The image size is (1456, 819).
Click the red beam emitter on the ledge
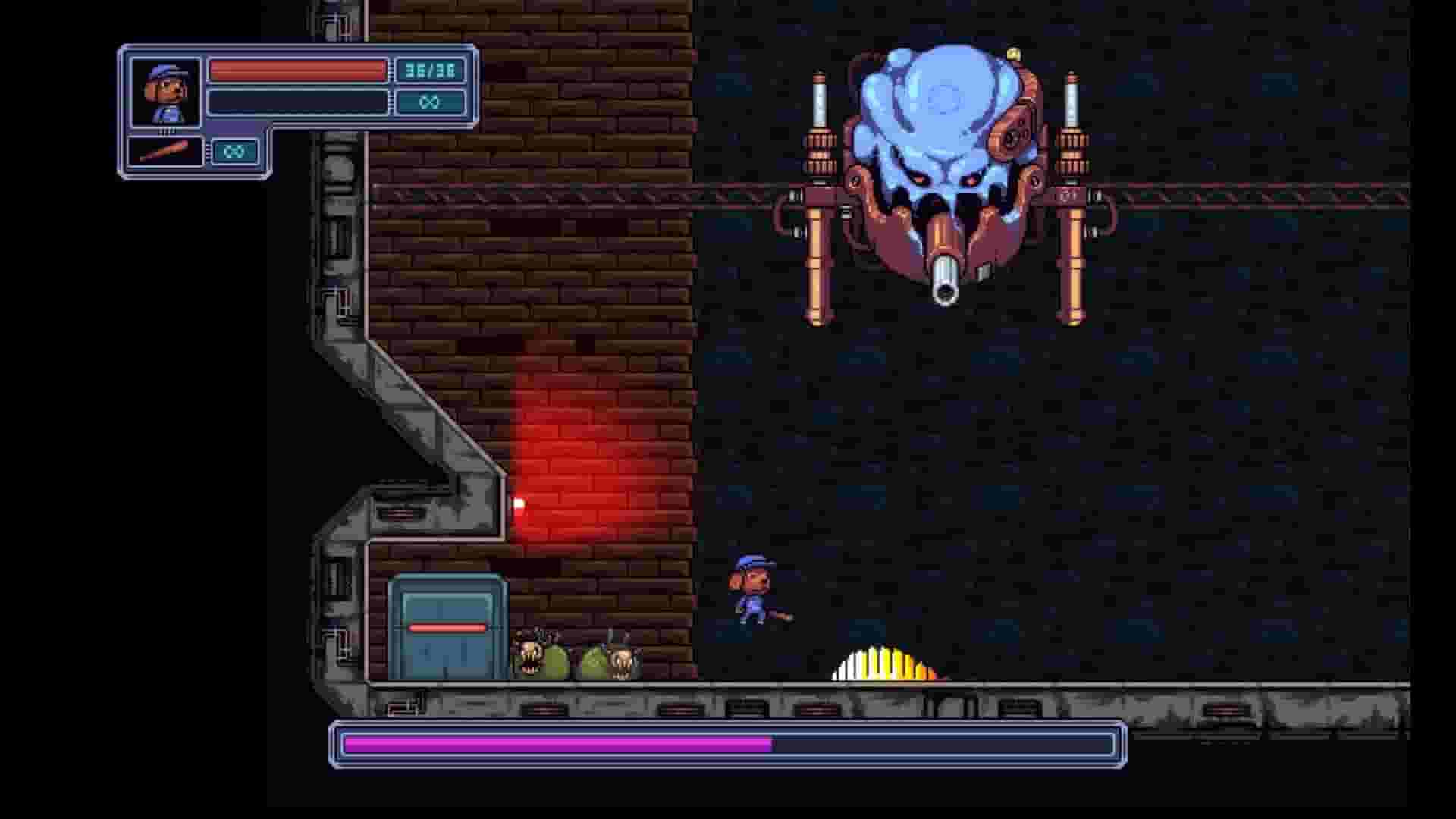[518, 502]
